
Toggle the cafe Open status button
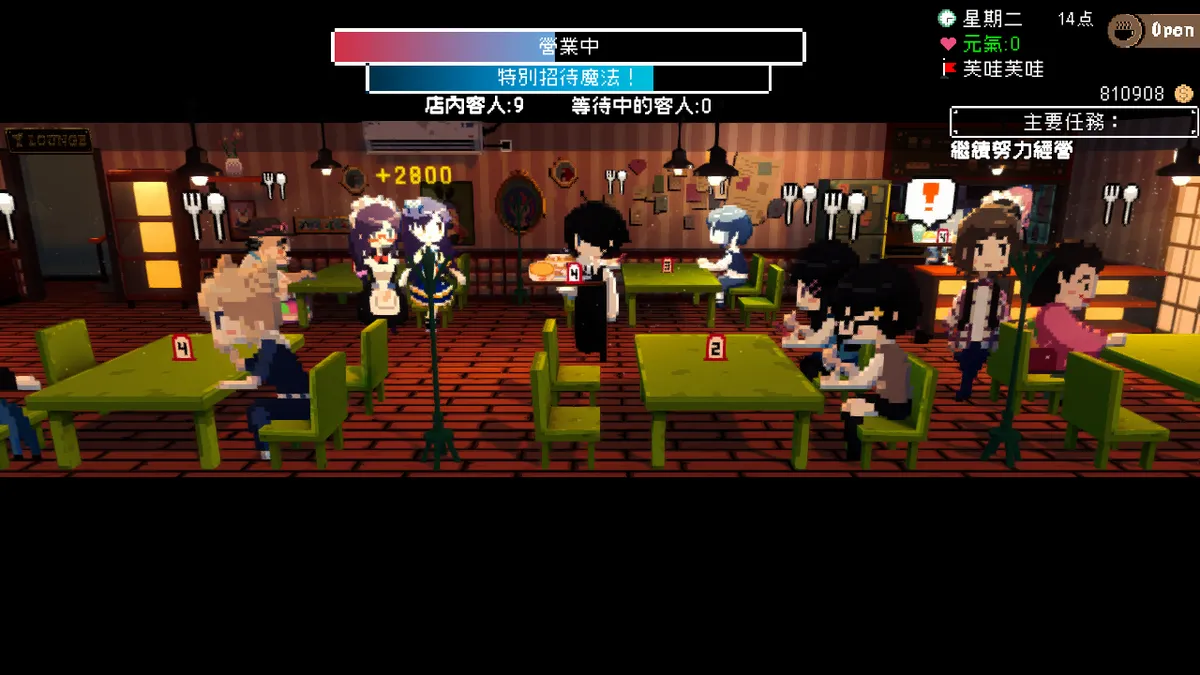[1153, 30]
